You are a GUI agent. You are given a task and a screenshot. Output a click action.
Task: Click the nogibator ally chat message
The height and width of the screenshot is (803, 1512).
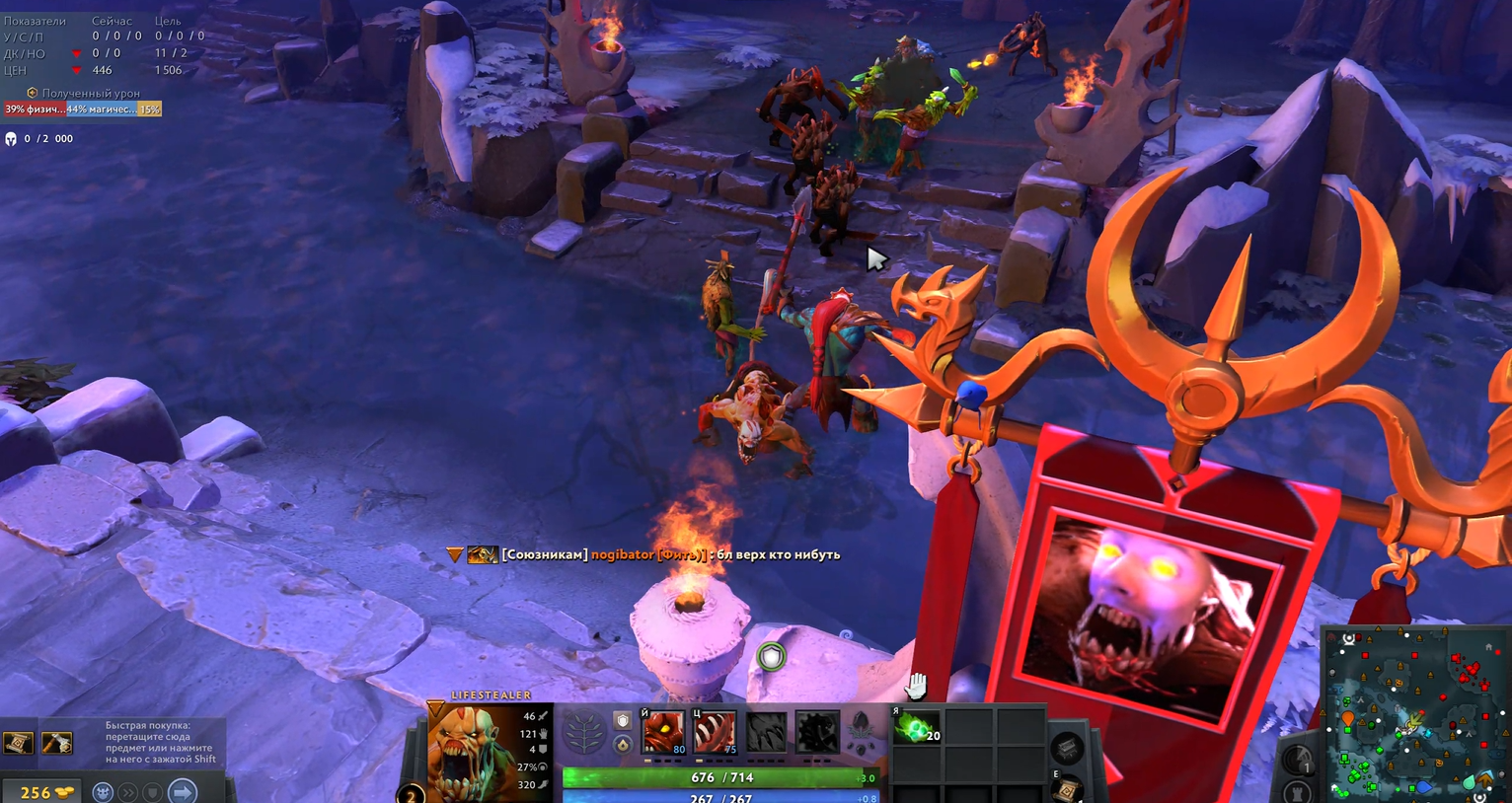tap(670, 554)
